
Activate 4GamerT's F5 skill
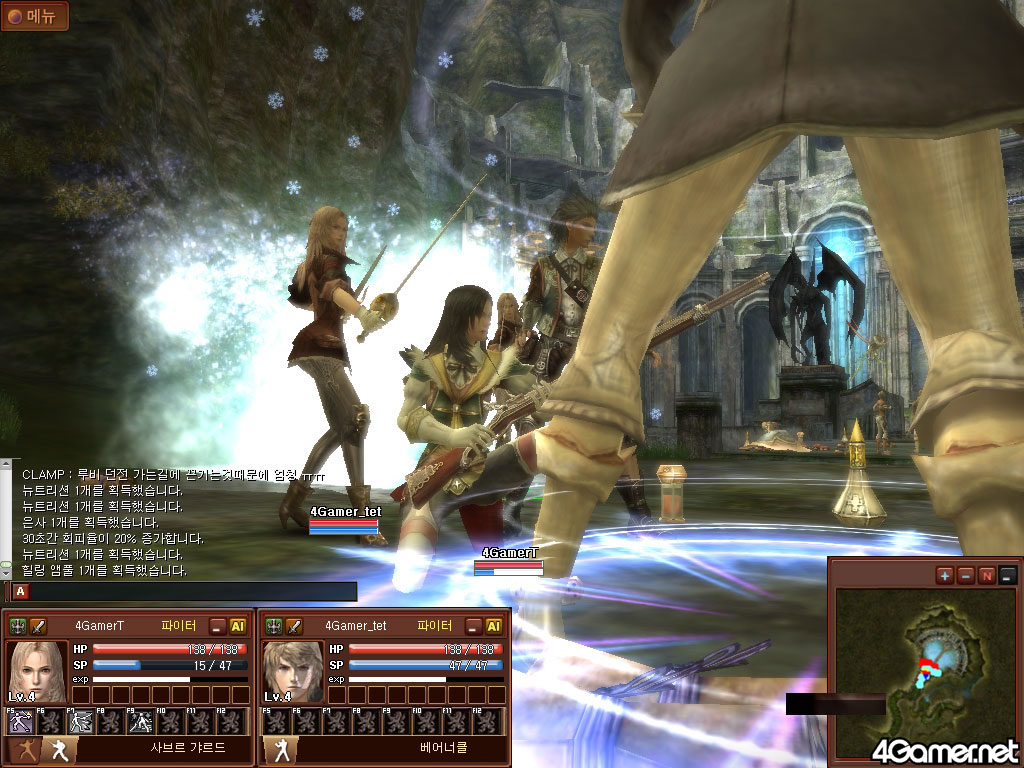click(20, 721)
